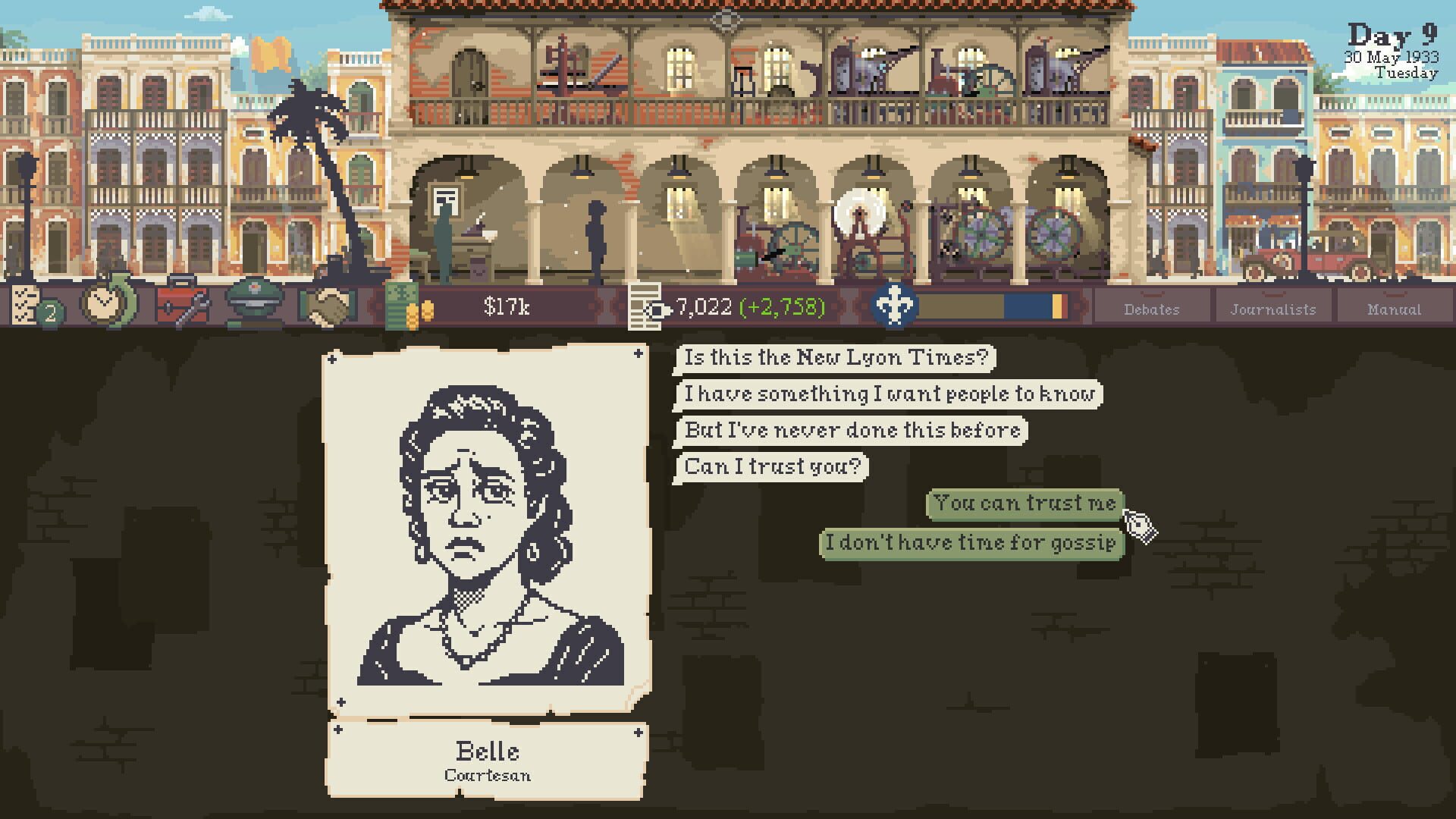This screenshot has width=1456, height=819.
Task: Select the red toolbox wrench icon
Action: pyautogui.click(x=182, y=306)
